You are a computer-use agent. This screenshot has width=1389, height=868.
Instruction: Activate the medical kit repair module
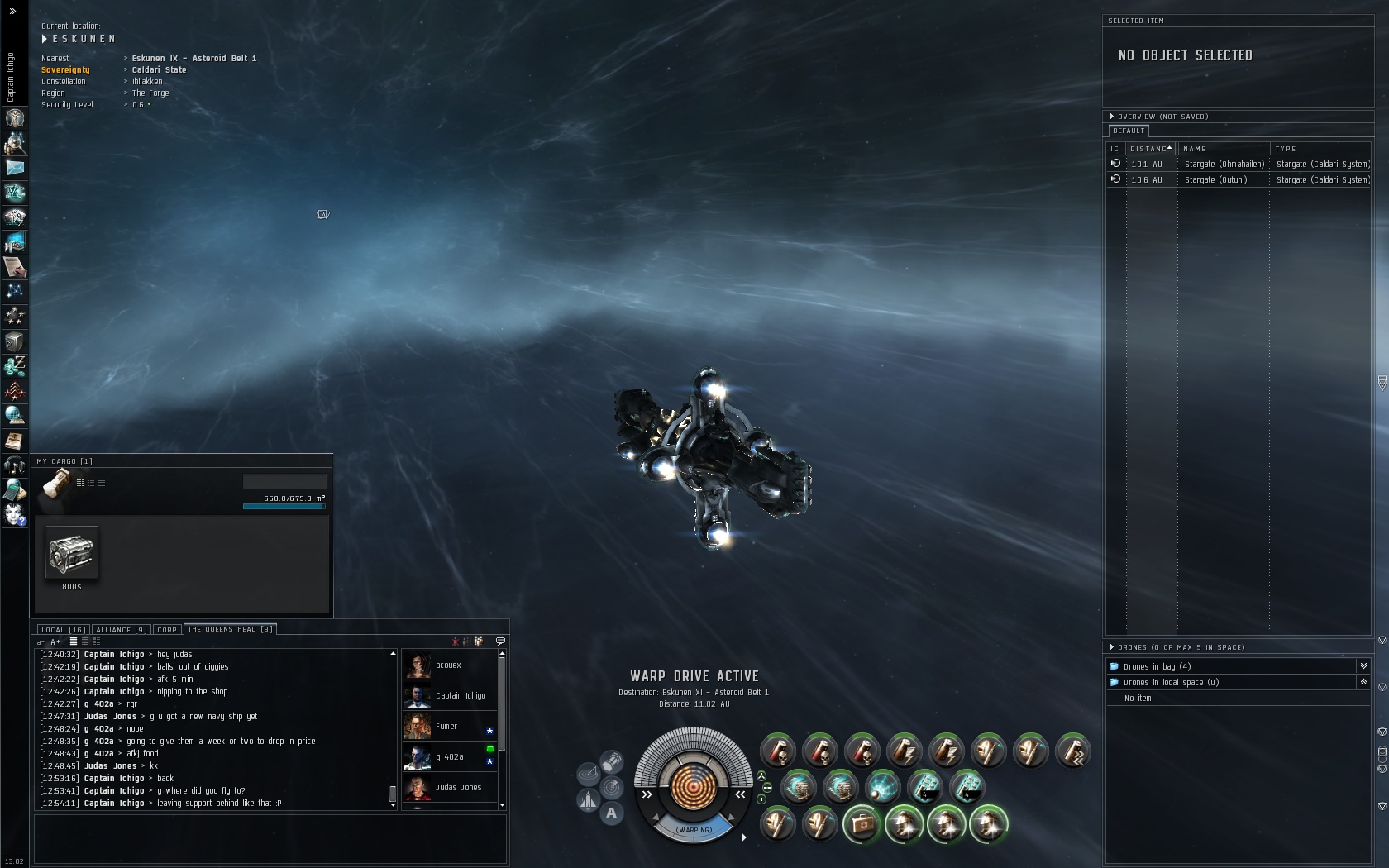tap(862, 824)
